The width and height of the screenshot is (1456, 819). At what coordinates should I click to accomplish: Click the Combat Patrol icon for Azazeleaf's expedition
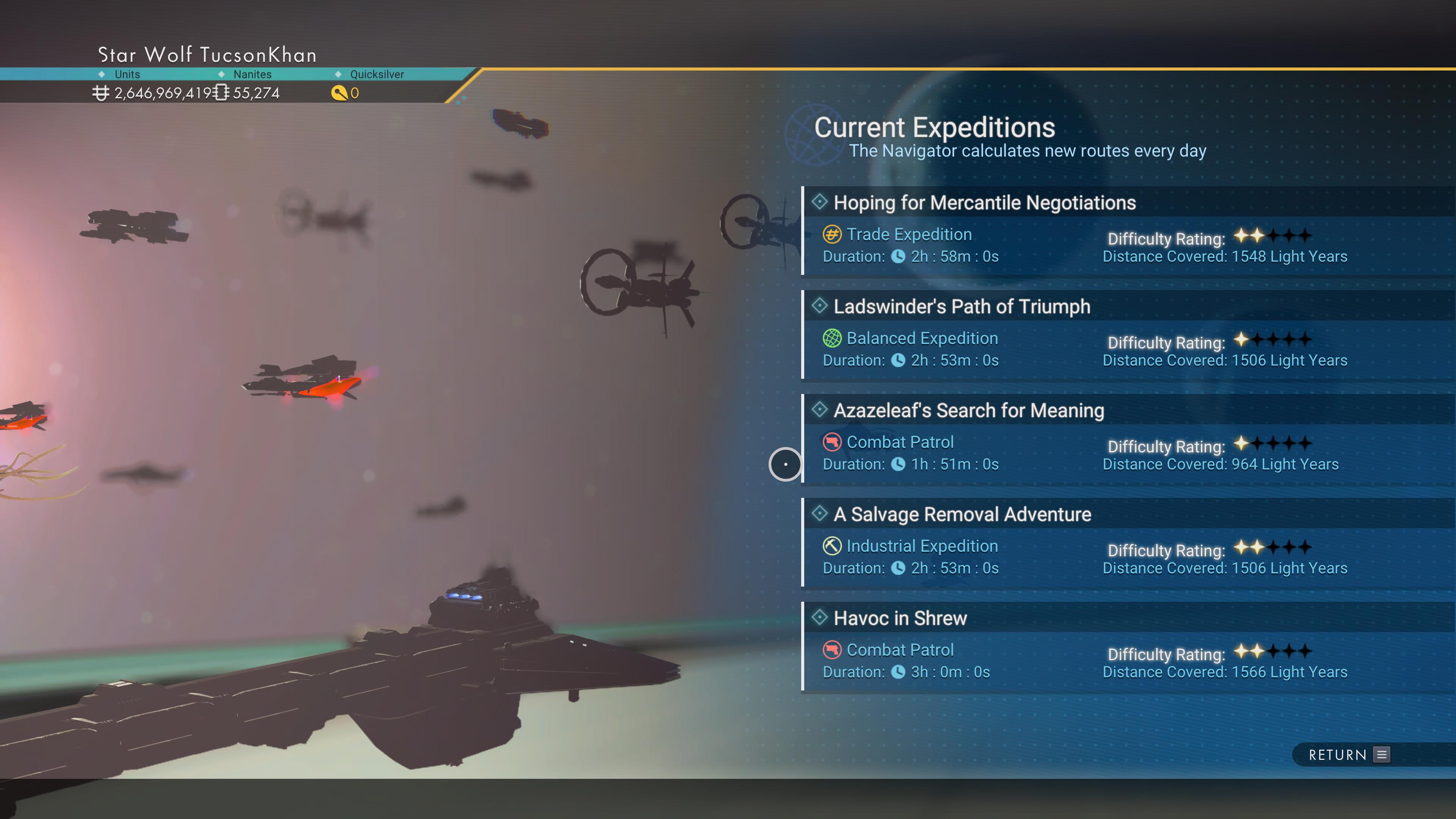(831, 442)
